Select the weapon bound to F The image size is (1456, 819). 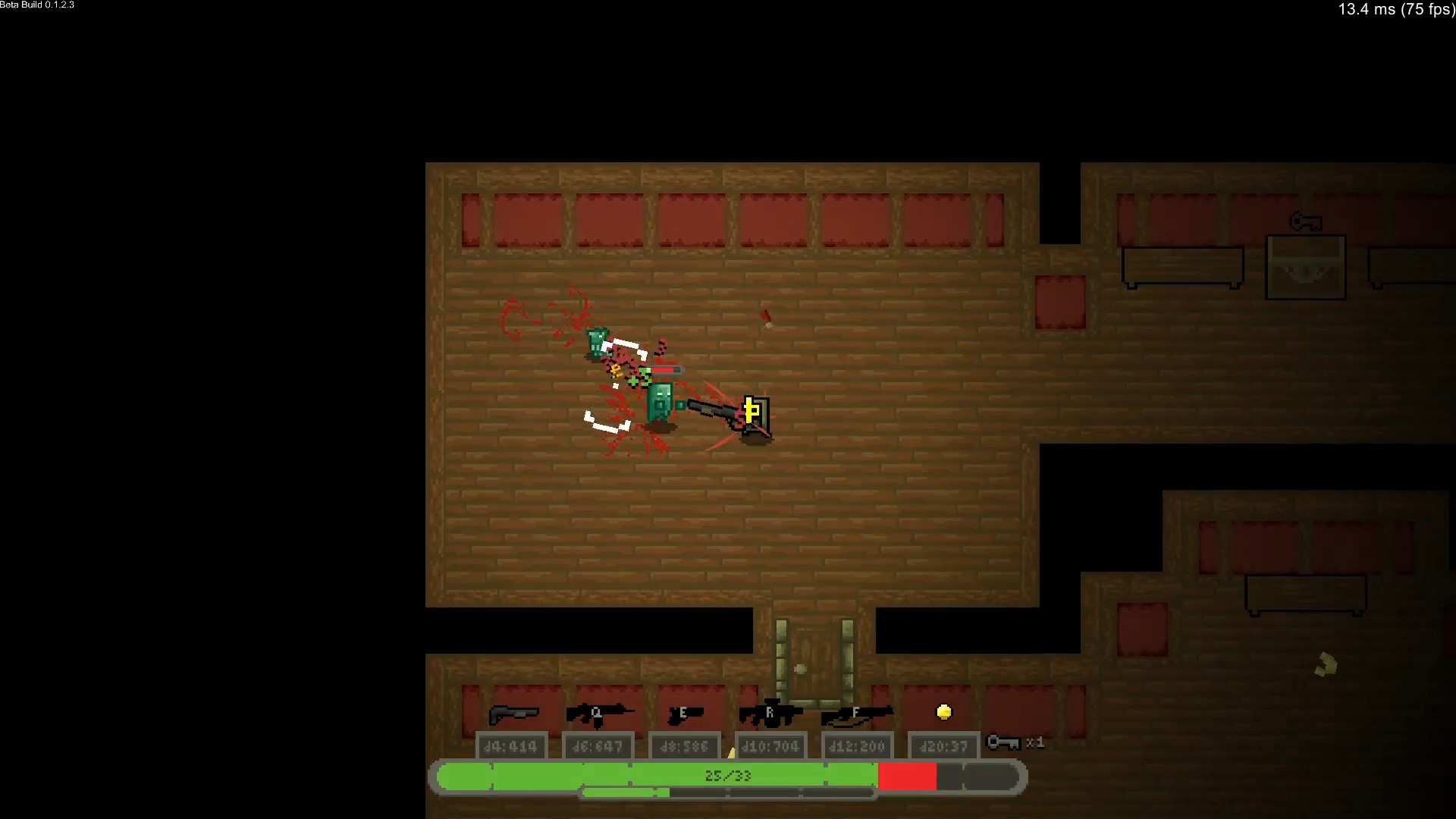tap(857, 714)
